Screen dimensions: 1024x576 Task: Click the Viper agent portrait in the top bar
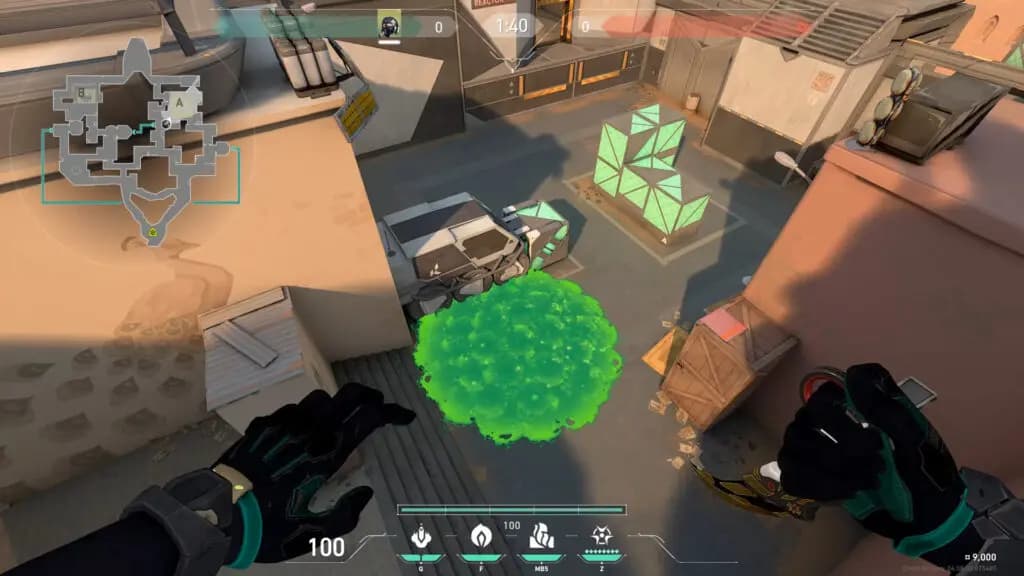389,25
